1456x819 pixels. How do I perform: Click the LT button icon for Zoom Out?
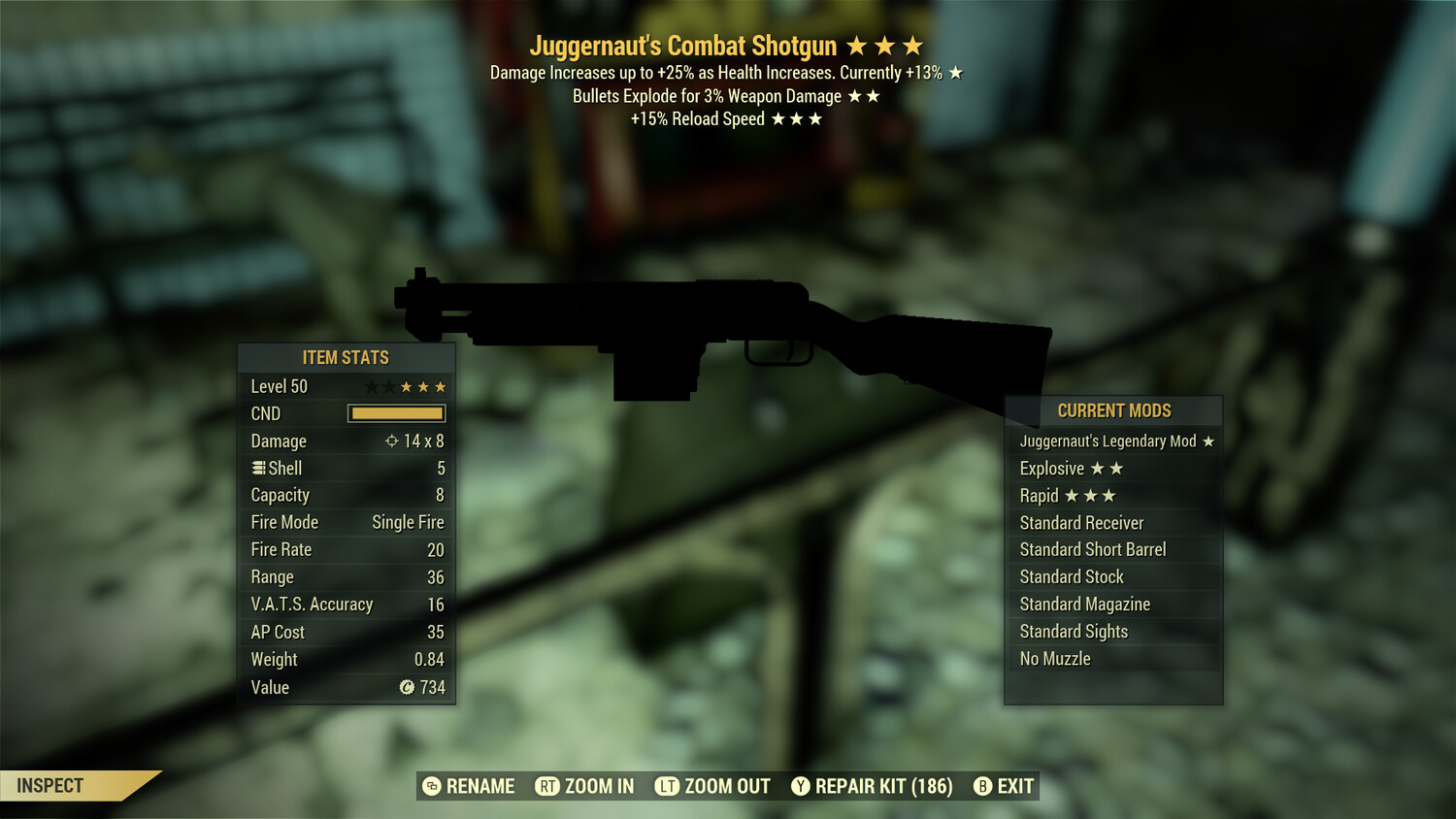click(x=668, y=786)
